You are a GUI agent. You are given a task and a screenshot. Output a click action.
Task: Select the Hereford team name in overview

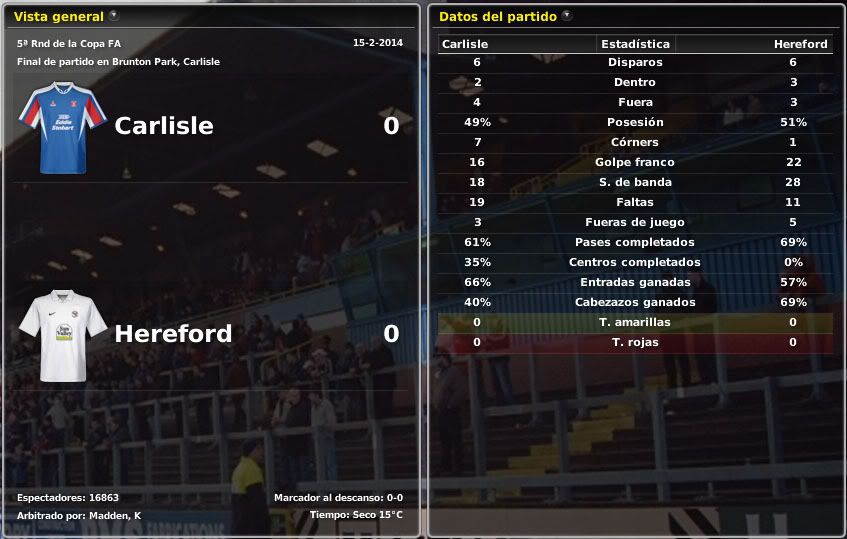[173, 334]
